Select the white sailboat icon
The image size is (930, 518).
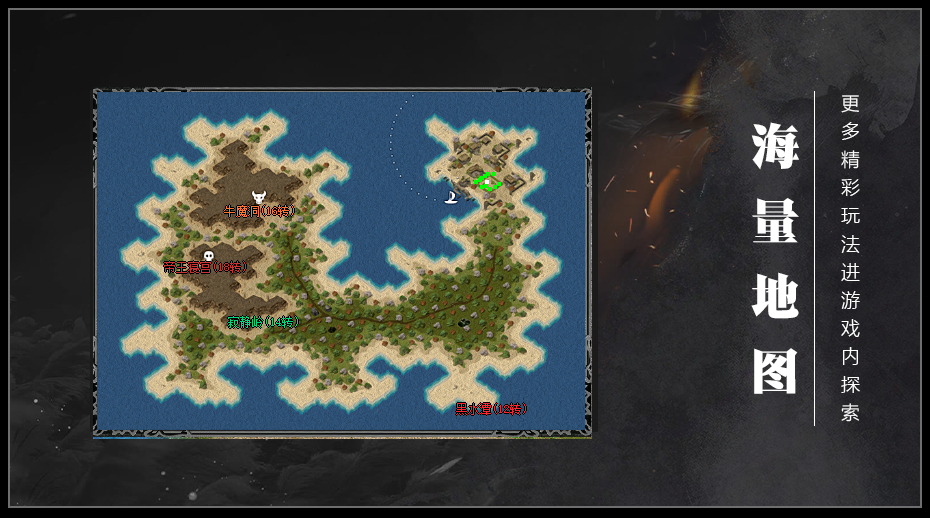(x=453, y=197)
